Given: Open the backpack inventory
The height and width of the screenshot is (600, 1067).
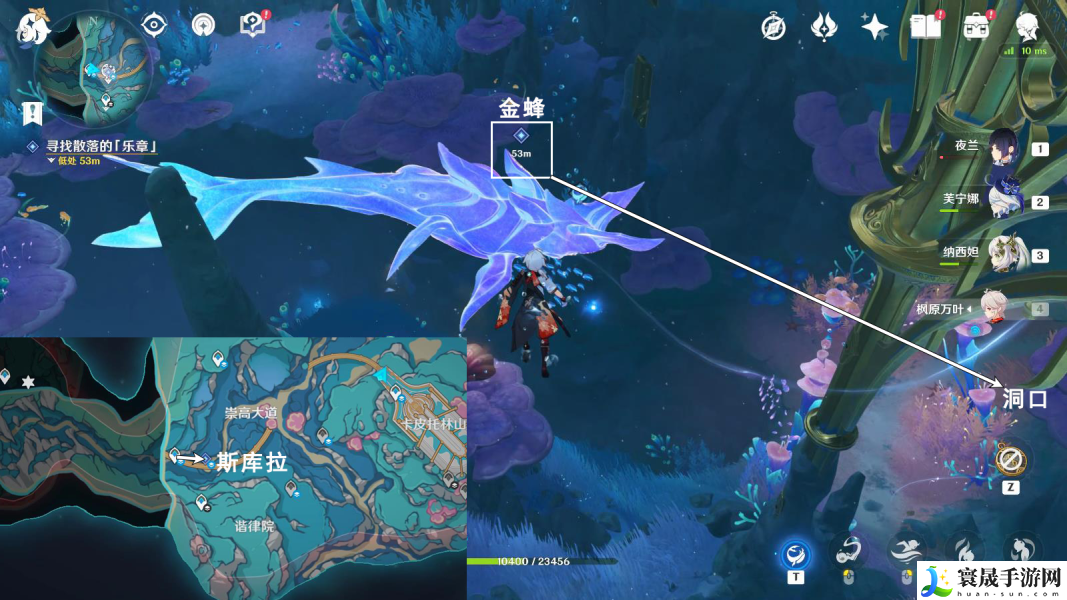Looking at the screenshot, I should point(977,27).
